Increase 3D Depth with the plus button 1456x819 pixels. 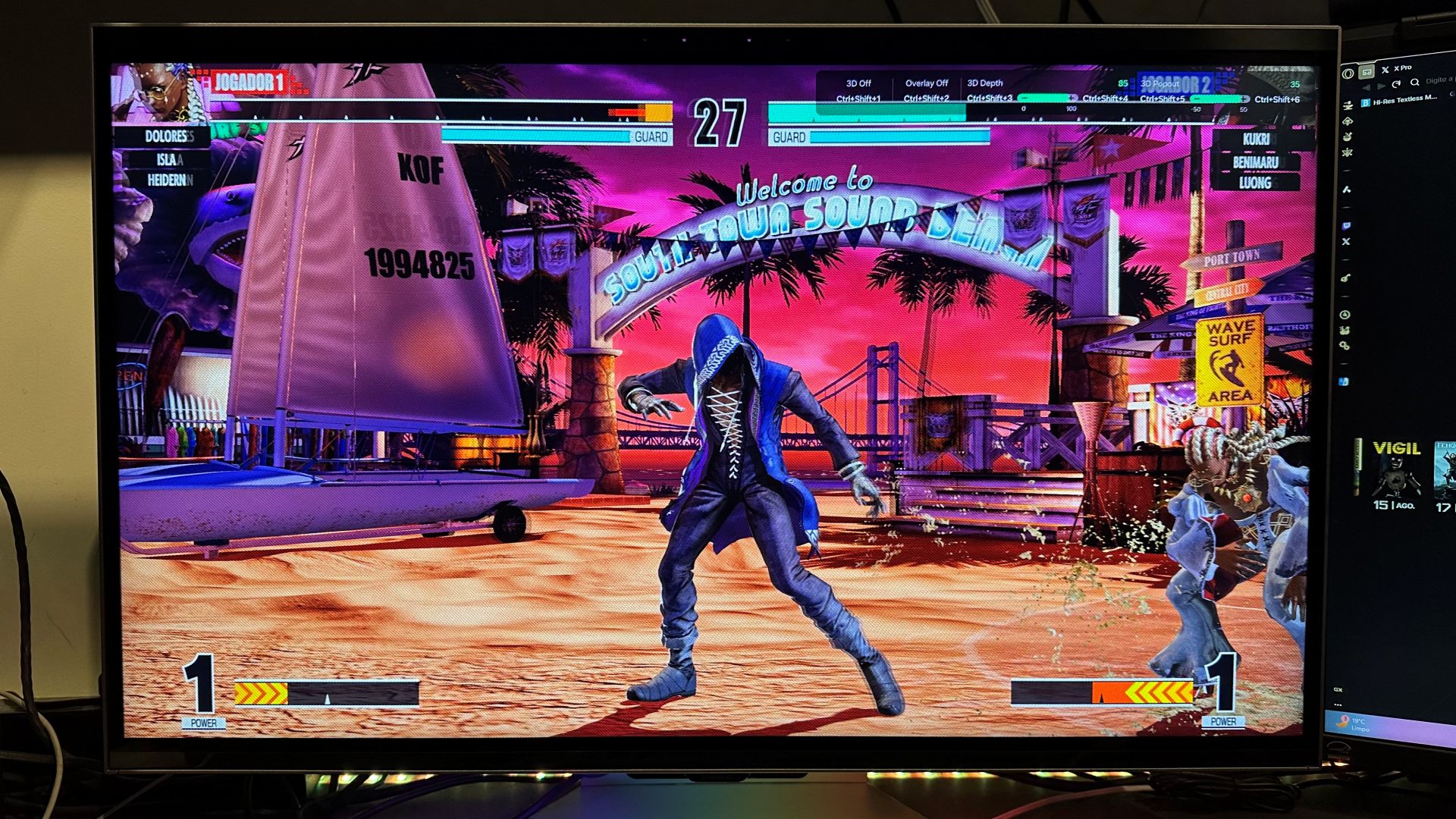pos(1072,99)
